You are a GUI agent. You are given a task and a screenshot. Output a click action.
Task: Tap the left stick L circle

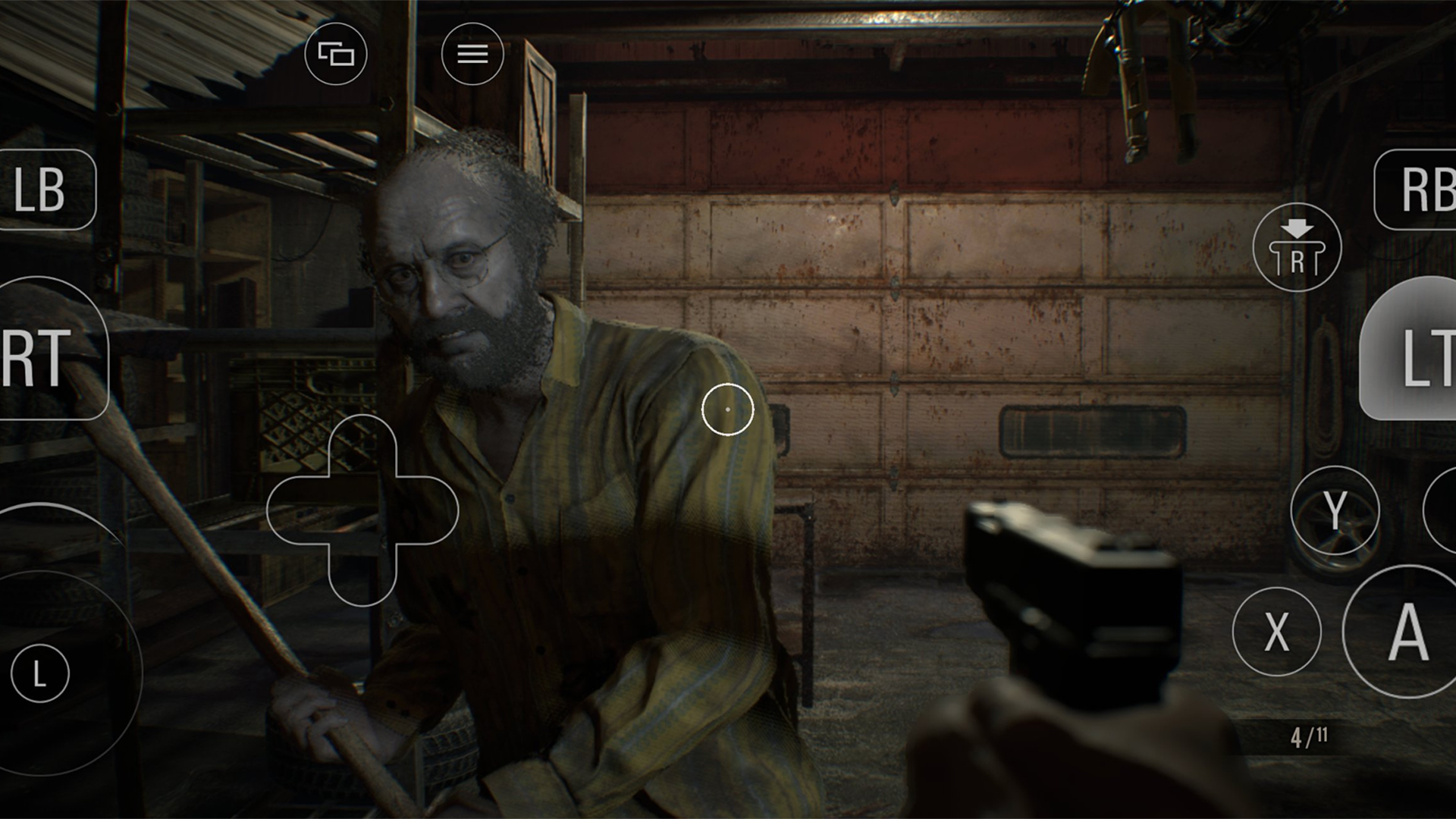[x=40, y=673]
